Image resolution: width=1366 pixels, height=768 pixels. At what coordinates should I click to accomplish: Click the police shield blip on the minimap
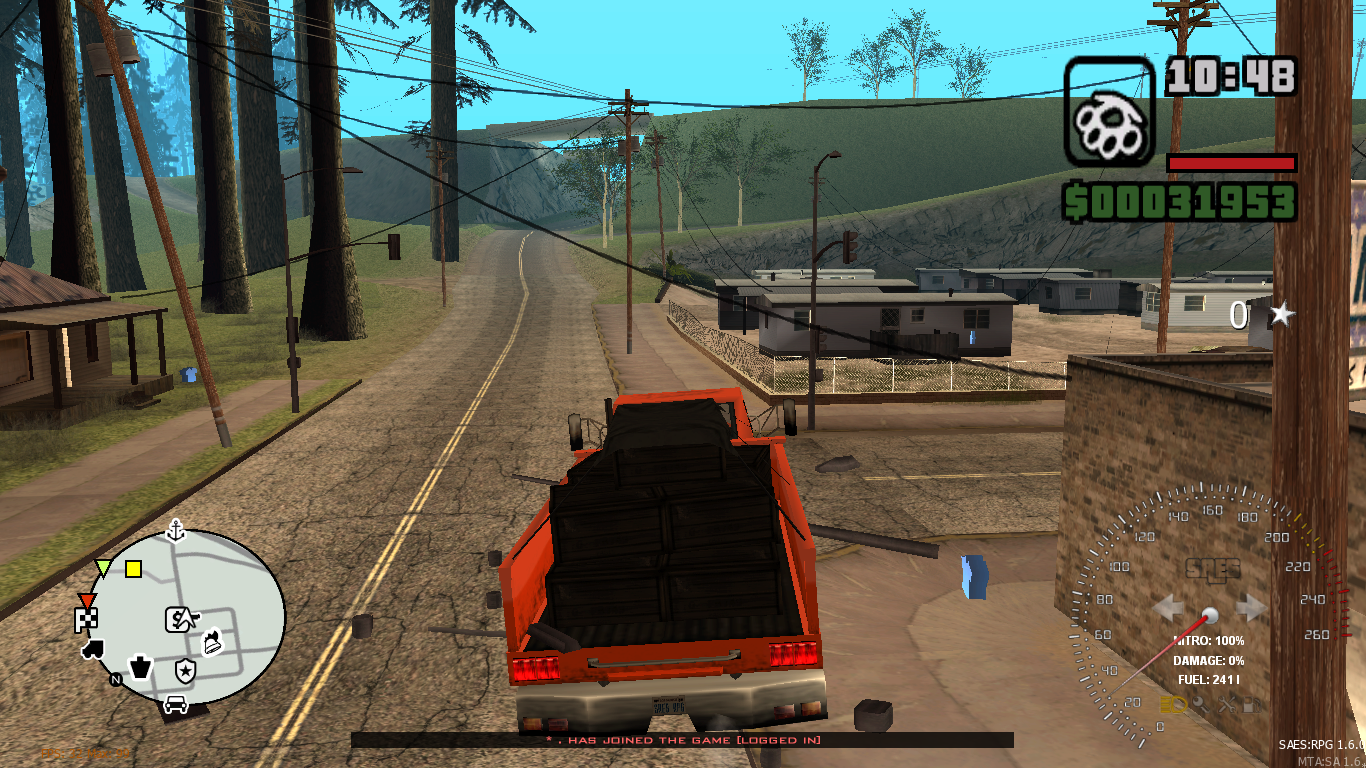[x=186, y=670]
